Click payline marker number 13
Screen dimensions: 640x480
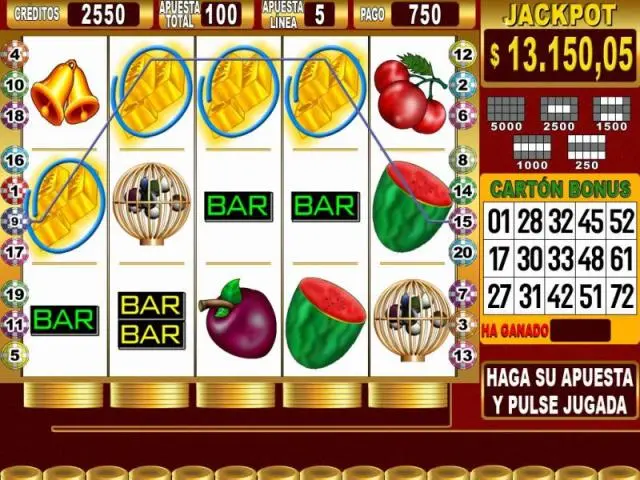click(463, 354)
